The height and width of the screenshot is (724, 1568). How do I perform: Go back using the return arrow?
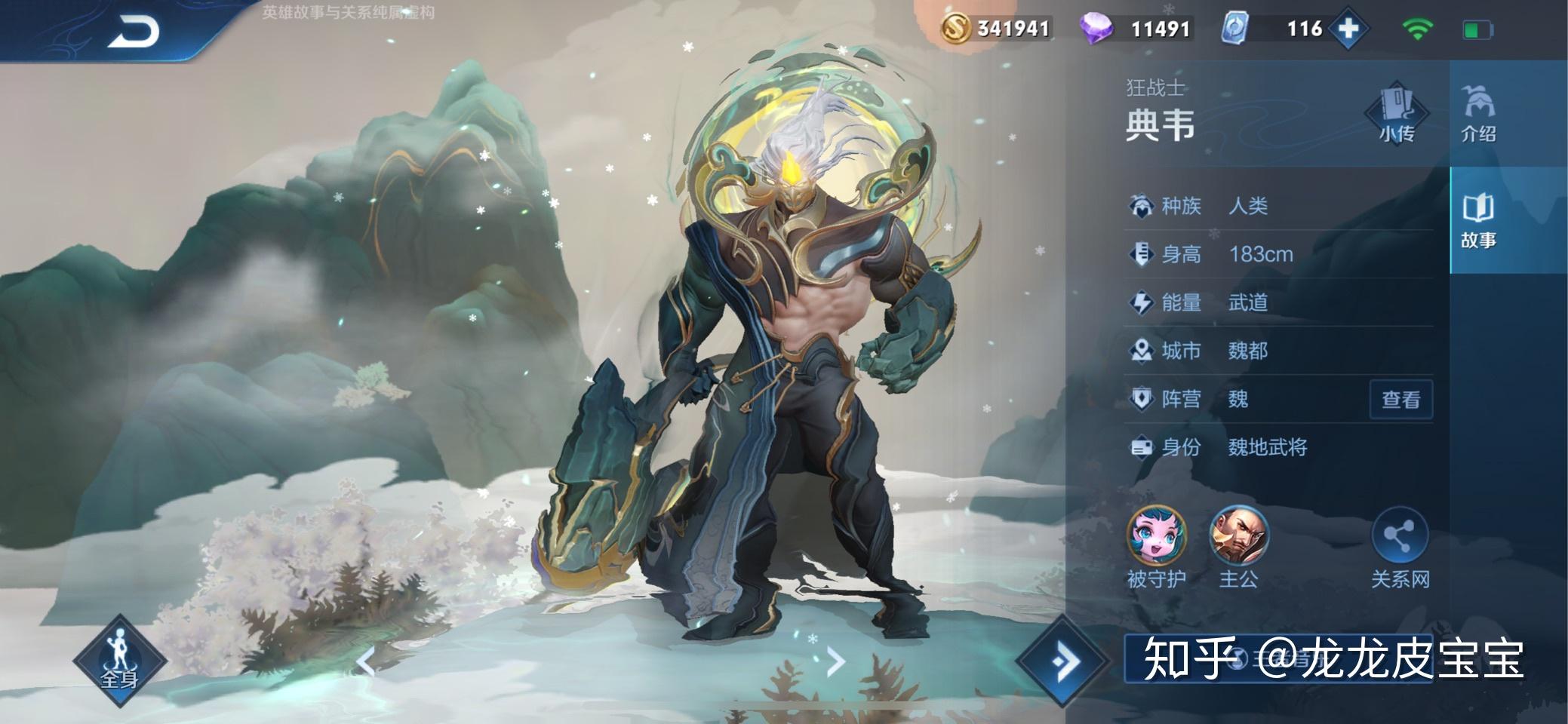[x=133, y=32]
